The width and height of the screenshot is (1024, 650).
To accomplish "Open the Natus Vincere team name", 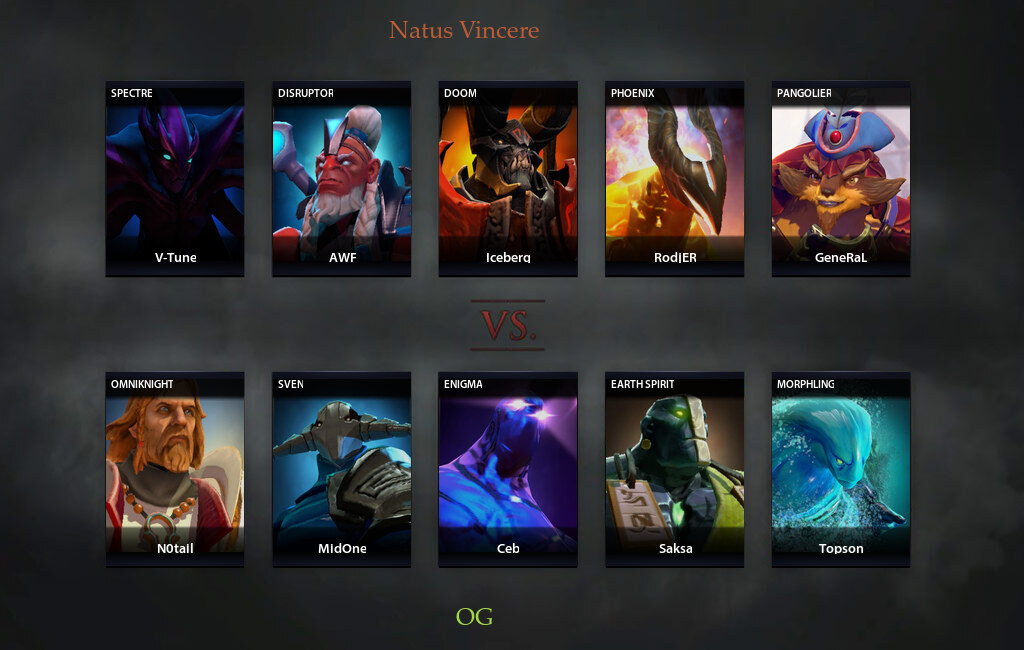I will pyautogui.click(x=464, y=30).
